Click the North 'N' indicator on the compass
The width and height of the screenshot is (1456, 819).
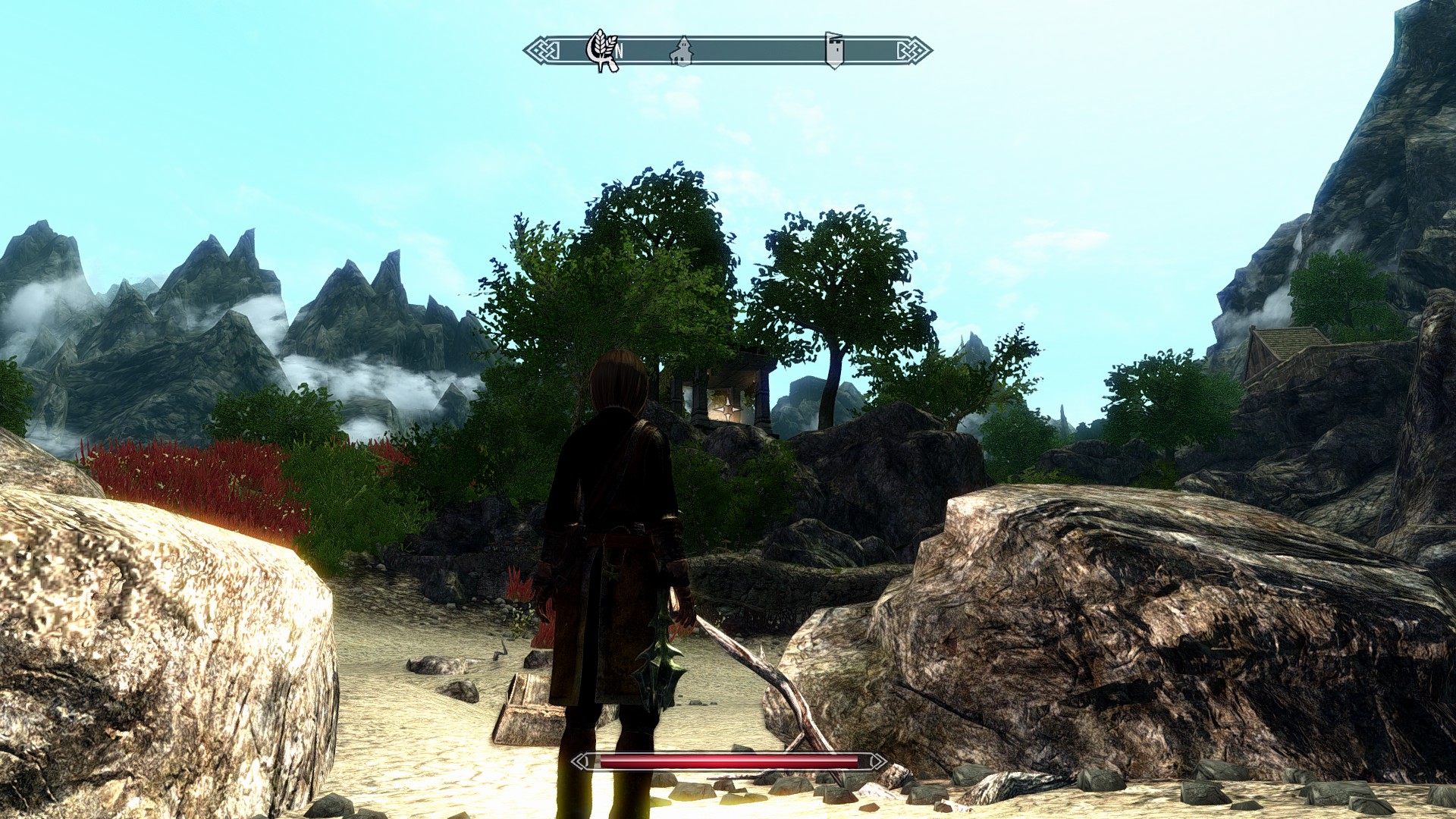click(619, 52)
